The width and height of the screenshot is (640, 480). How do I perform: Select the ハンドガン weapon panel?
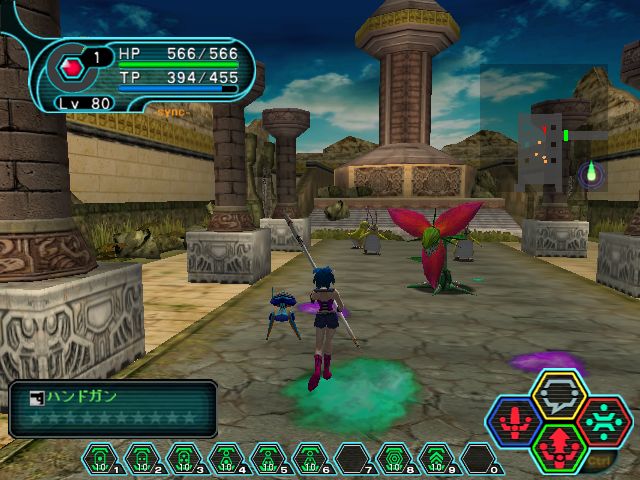coord(113,408)
